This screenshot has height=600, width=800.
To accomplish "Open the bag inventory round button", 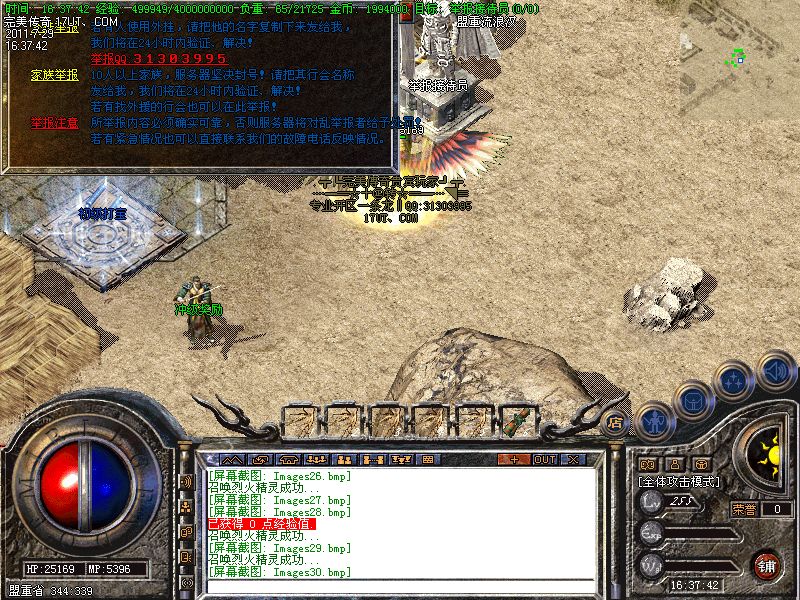I will tap(691, 402).
